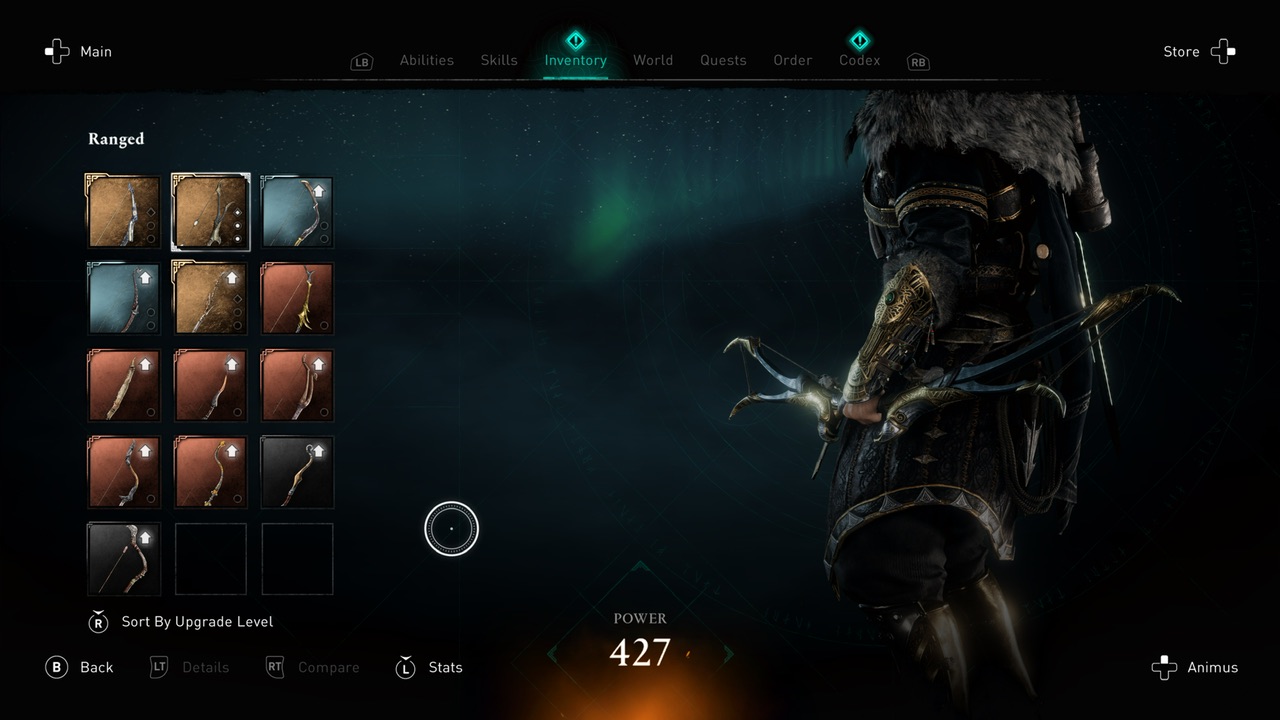1280x720 pixels.
Task: Click an empty inventory slot
Action: pos(210,558)
